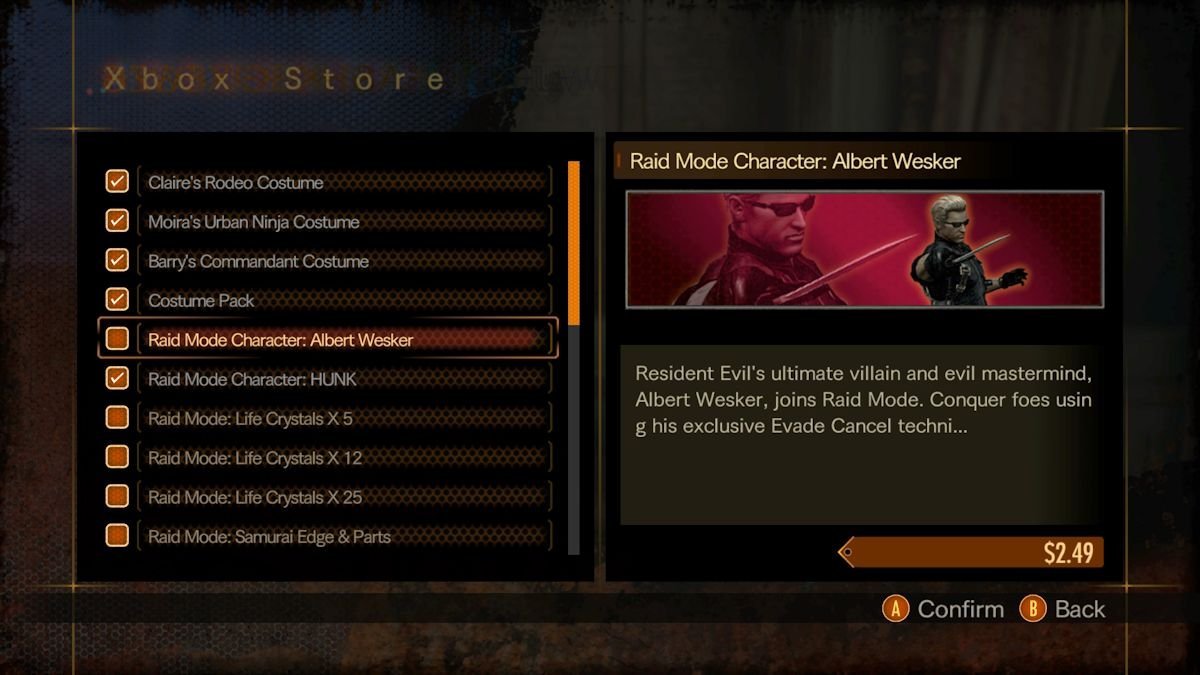Click the checkbox next to Costume Pack
Screen dimensions: 1200x675
117,299
